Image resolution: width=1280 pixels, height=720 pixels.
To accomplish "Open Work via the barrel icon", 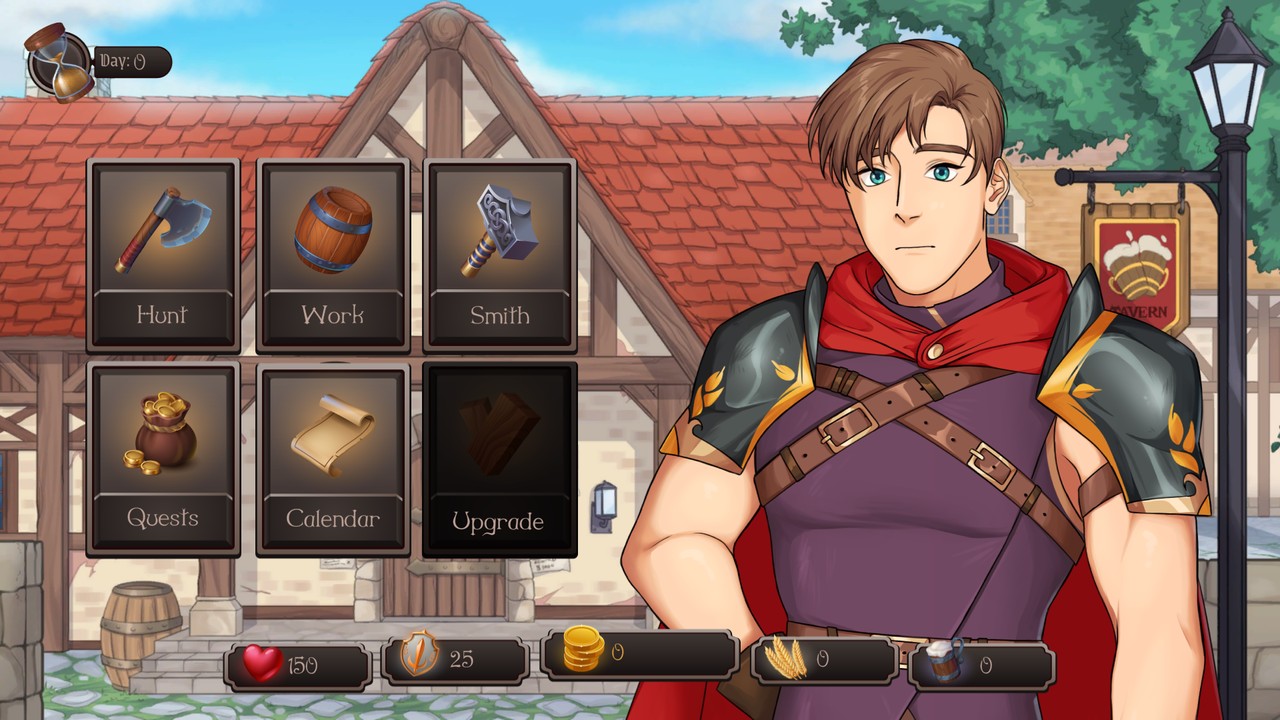I will (x=331, y=230).
